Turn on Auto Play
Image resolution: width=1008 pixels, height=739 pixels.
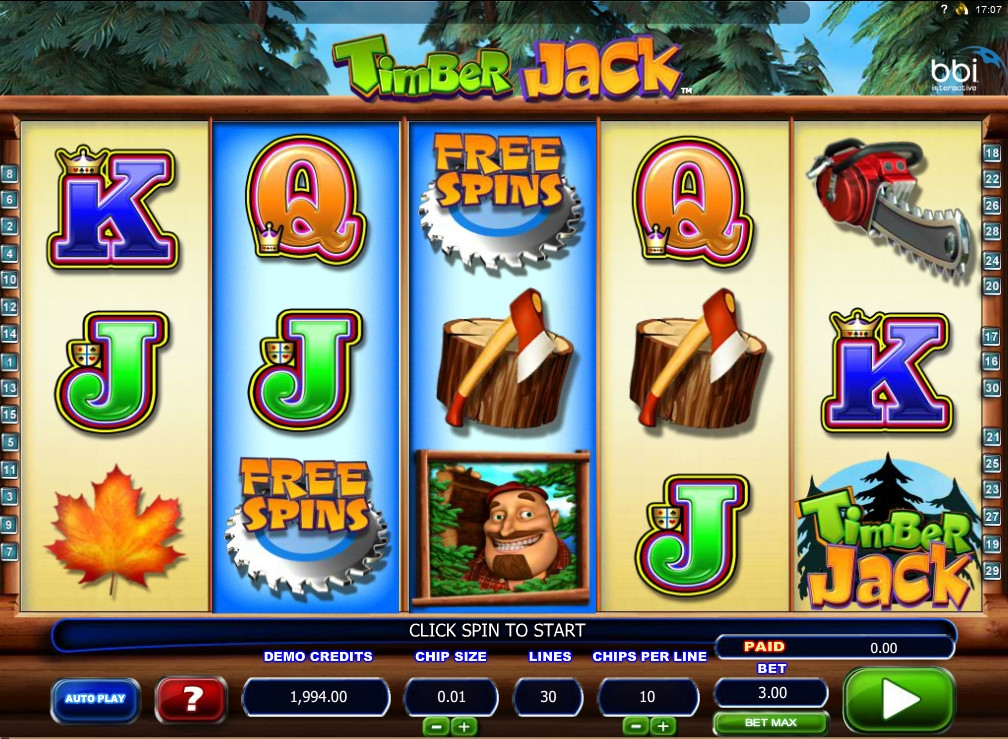point(95,699)
